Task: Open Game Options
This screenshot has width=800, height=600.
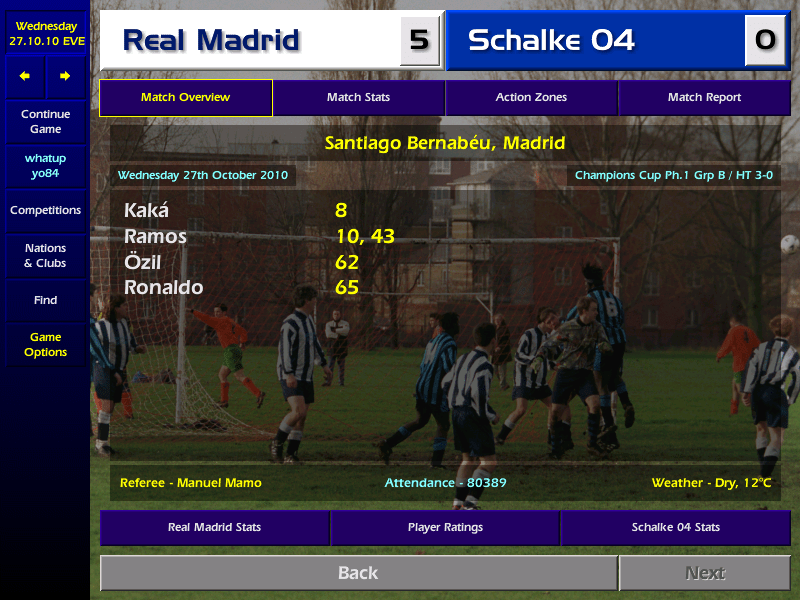Action: (x=45, y=345)
